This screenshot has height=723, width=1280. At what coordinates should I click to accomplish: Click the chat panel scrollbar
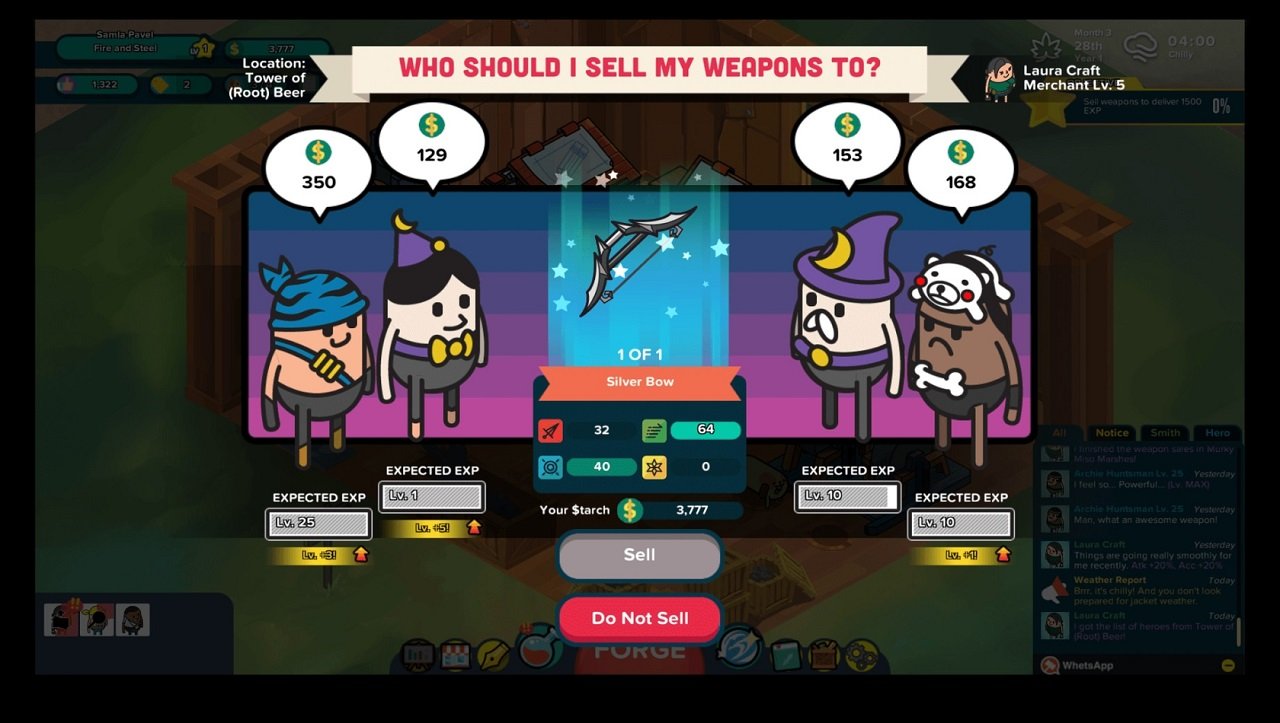click(x=1240, y=630)
